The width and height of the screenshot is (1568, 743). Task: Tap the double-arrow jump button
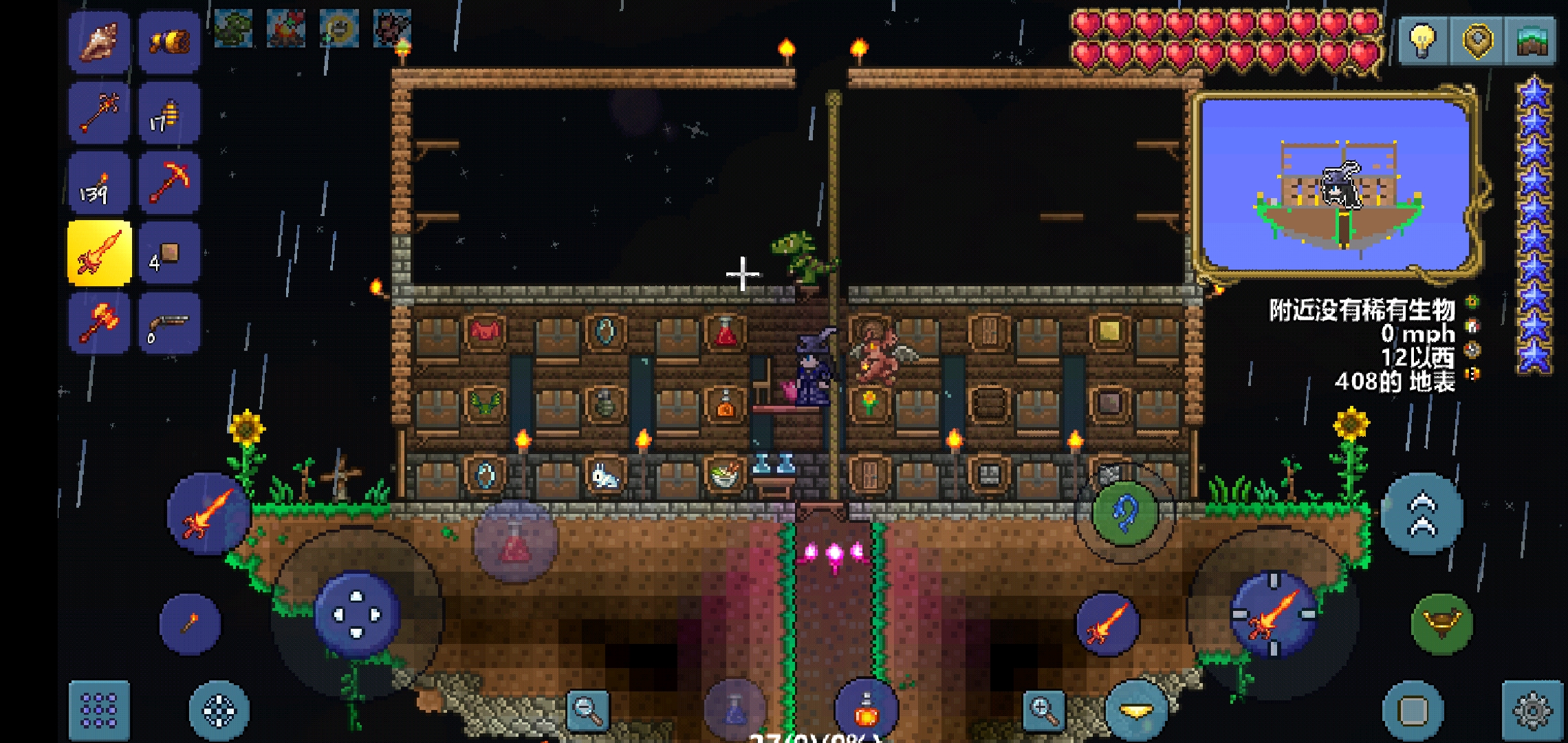point(1422,513)
